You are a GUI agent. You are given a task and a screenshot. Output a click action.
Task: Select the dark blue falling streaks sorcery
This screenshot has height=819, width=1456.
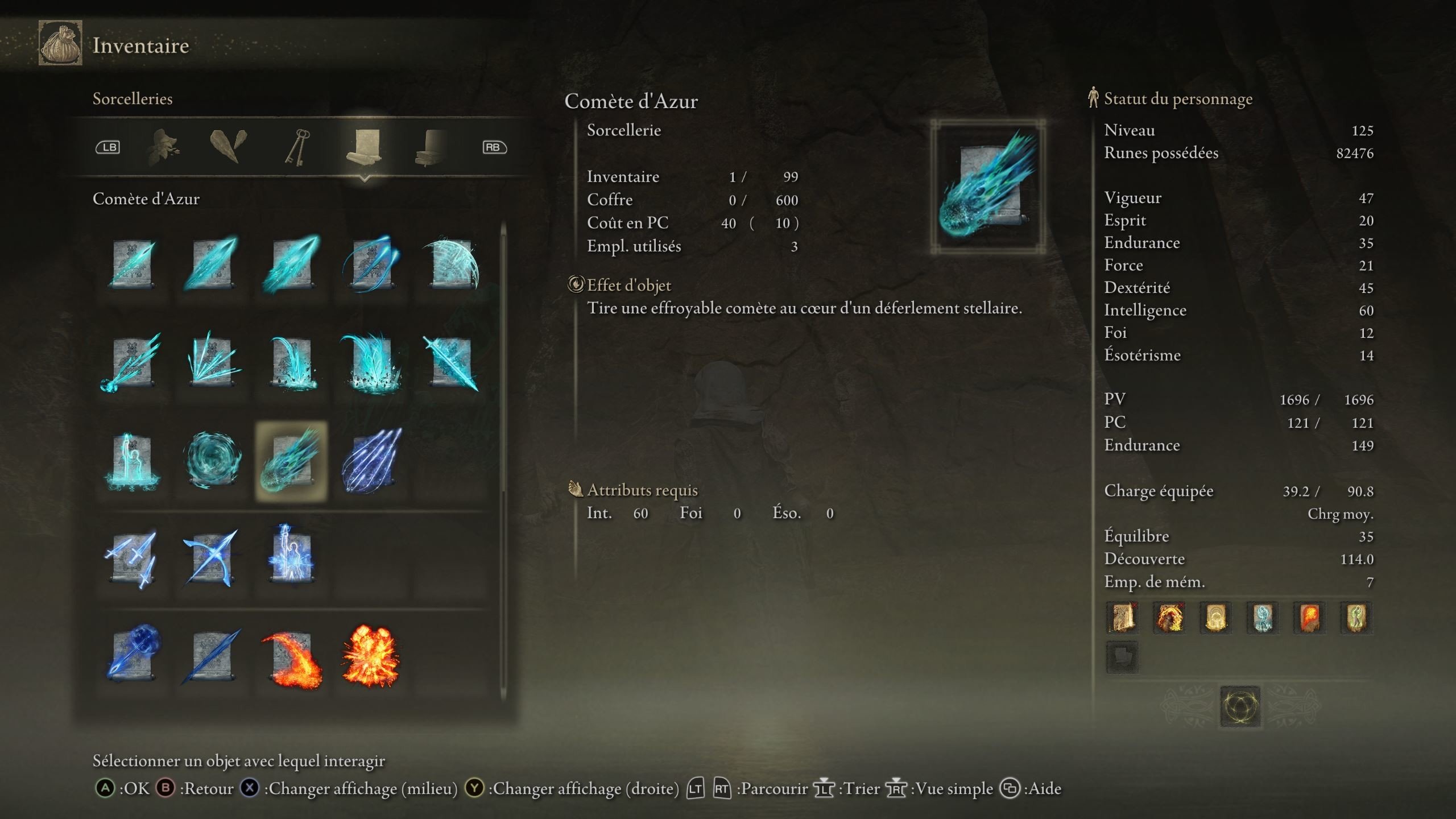[371, 460]
